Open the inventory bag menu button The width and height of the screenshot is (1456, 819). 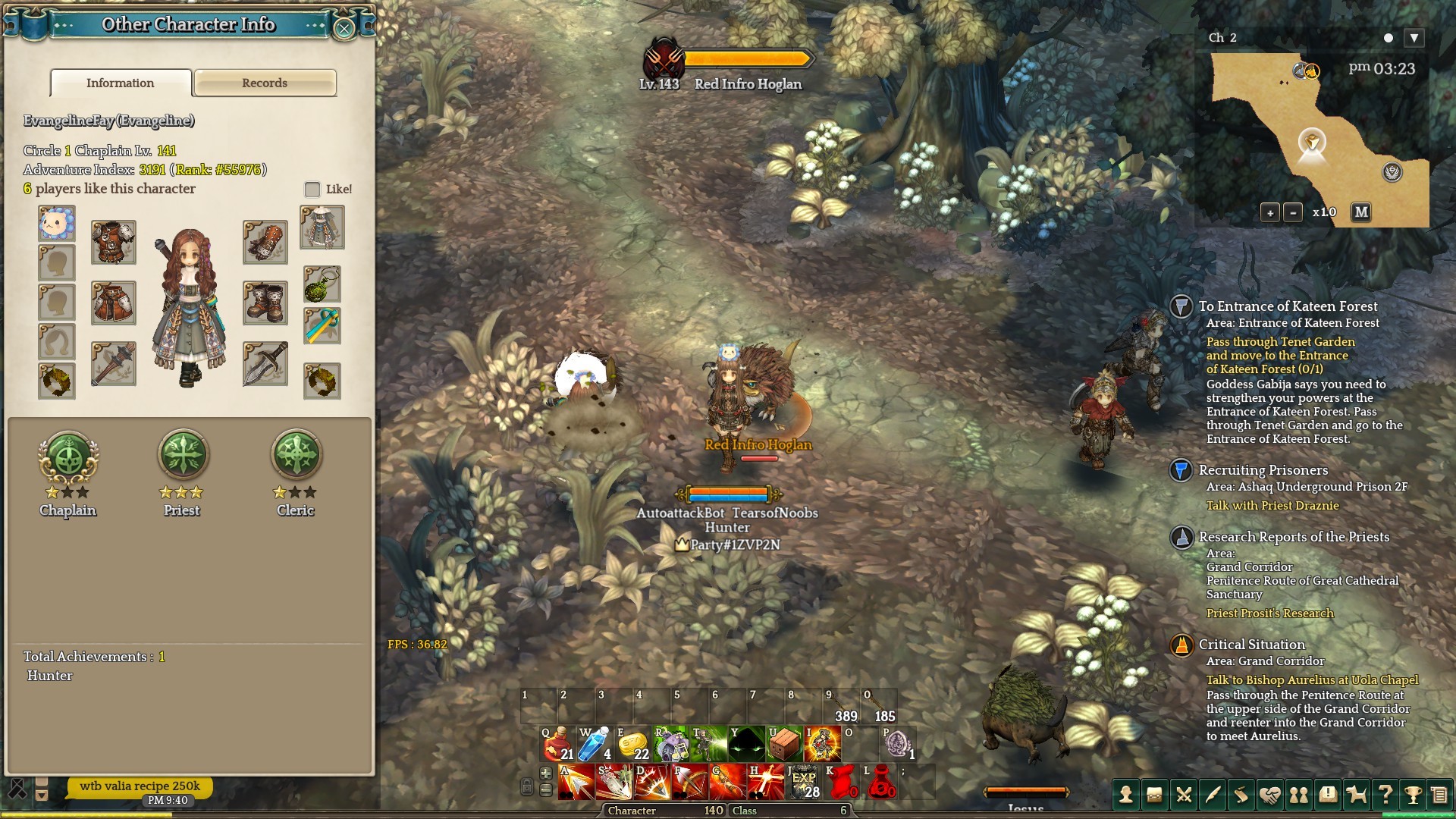[1154, 795]
